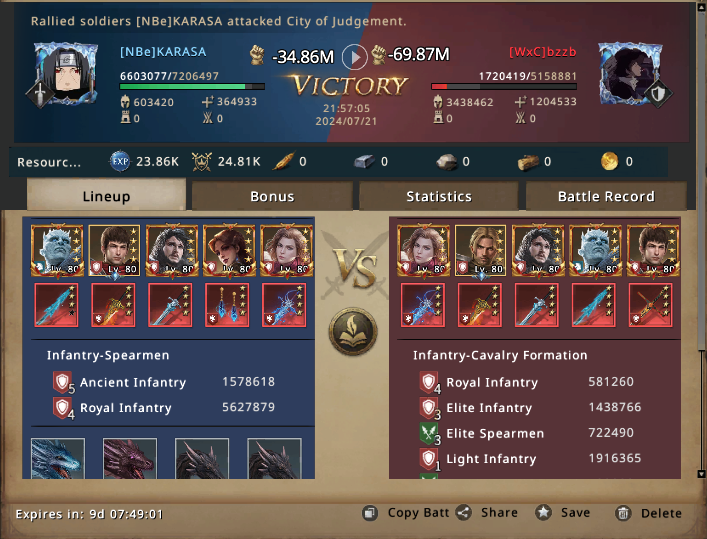Inspect the attacker's blue dragon icon

[58, 462]
